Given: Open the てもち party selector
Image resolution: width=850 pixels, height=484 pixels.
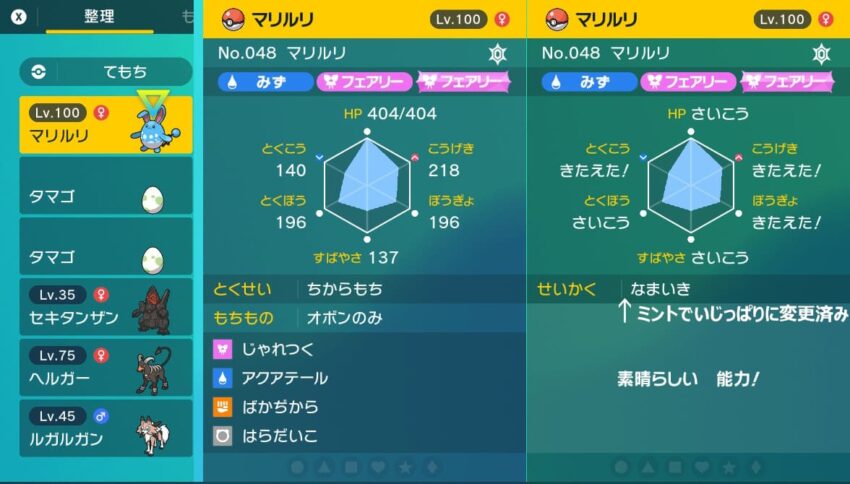Looking at the screenshot, I should pos(106,71).
